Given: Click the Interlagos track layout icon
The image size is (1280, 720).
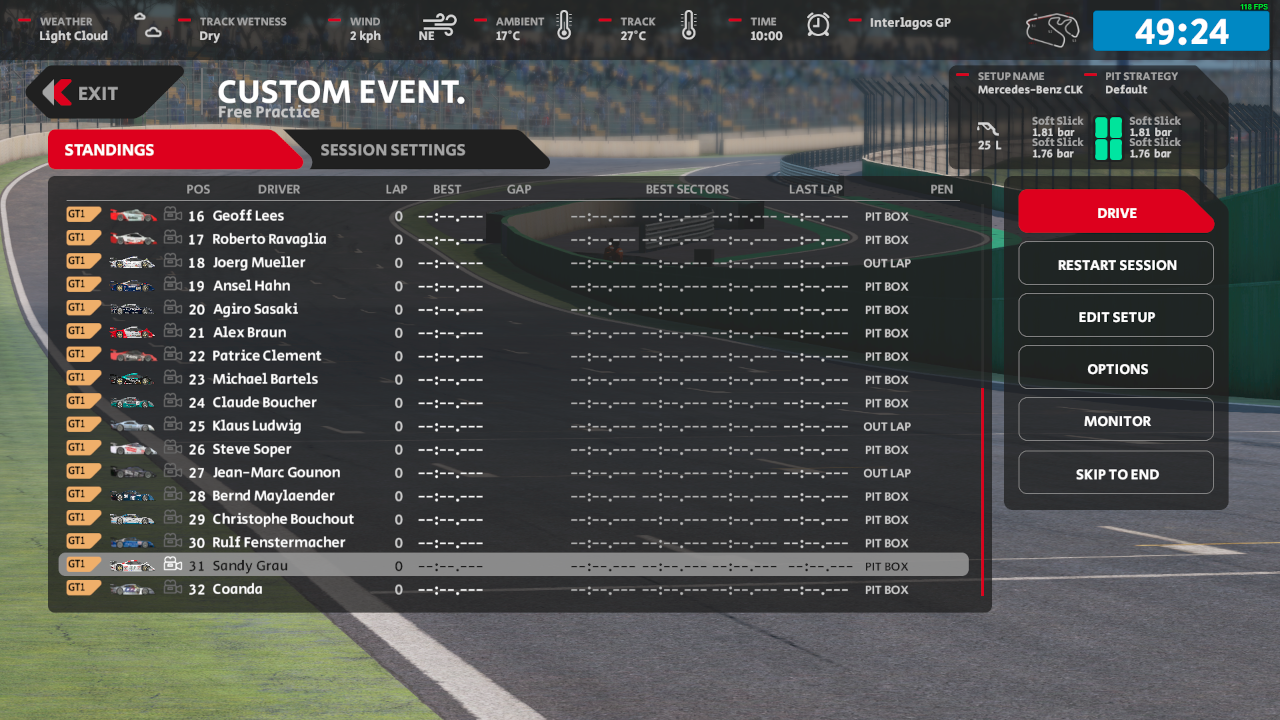Looking at the screenshot, I should [x=1052, y=29].
